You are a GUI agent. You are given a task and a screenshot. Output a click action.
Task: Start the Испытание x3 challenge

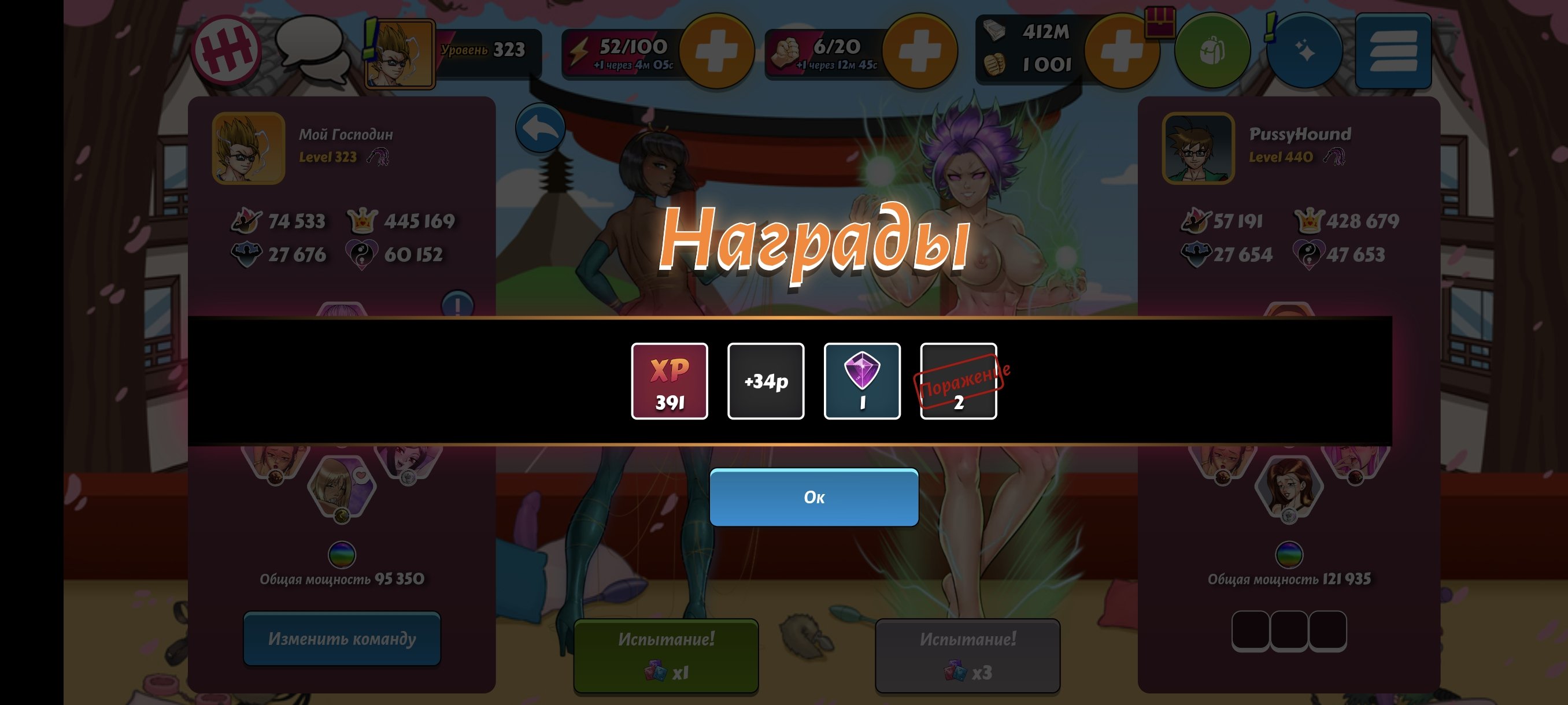[x=967, y=655]
